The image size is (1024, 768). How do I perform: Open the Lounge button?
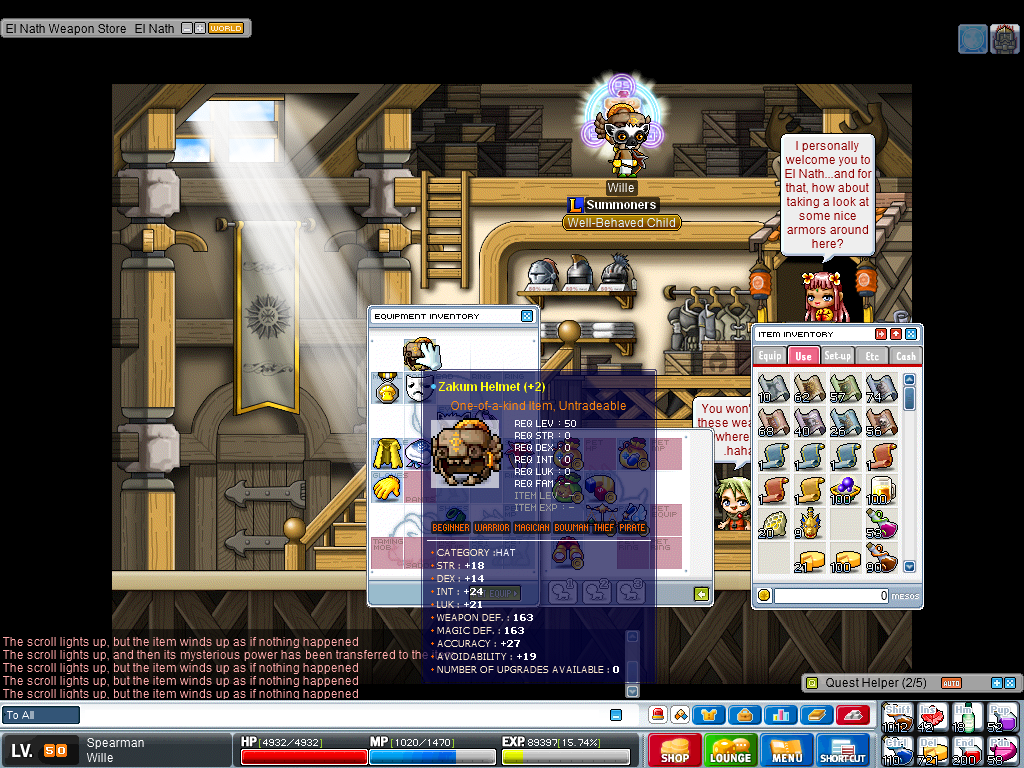730,750
